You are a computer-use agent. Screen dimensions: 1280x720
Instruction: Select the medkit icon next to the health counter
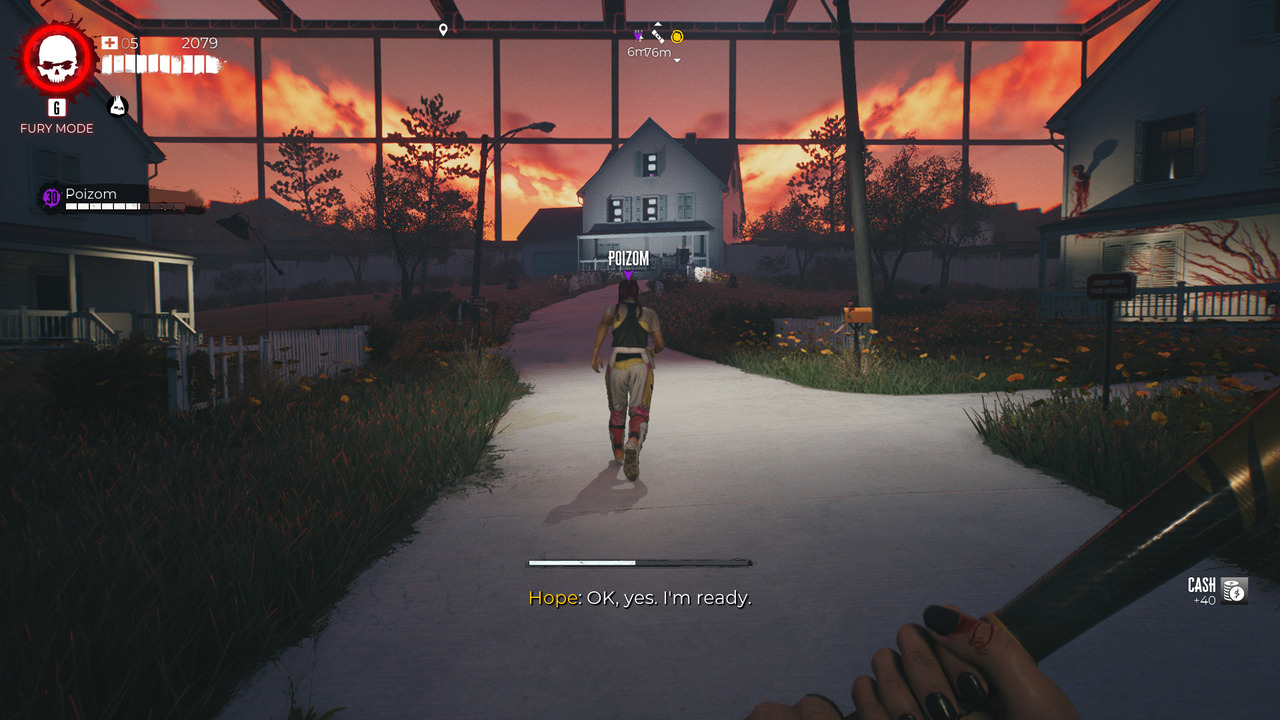(110, 43)
